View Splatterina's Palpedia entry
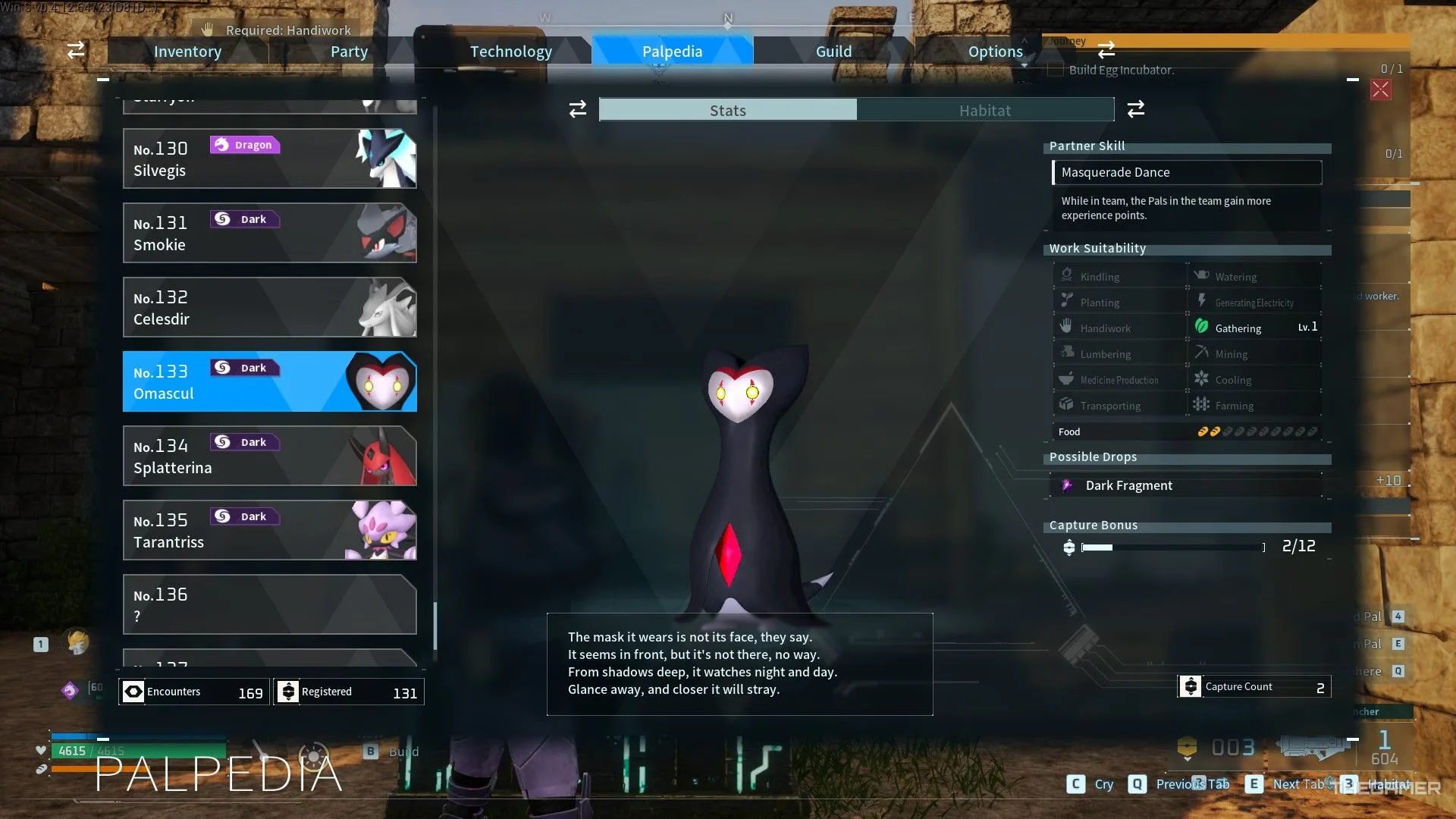 click(269, 456)
